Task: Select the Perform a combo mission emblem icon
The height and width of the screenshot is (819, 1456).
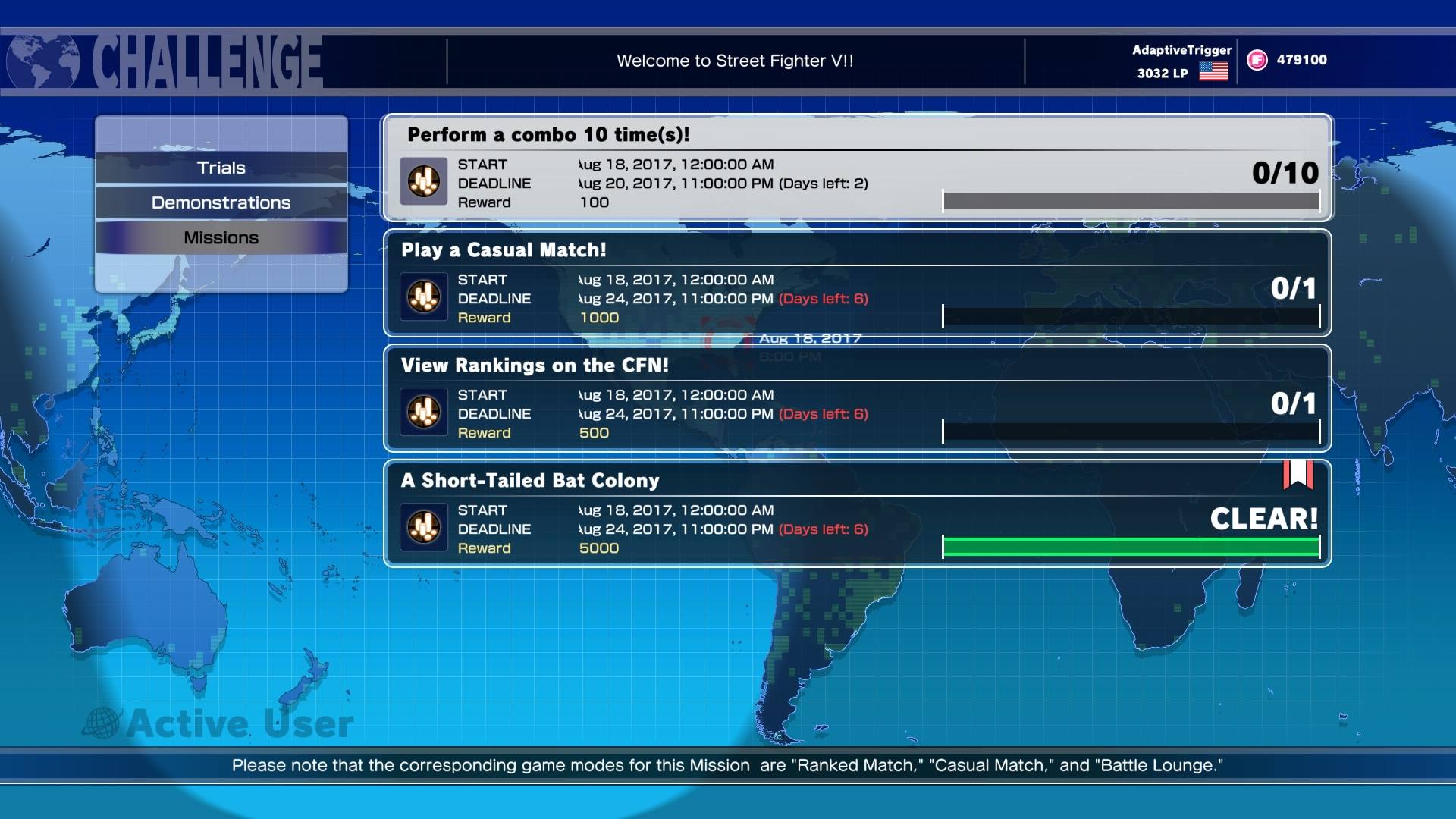Action: coord(424,181)
